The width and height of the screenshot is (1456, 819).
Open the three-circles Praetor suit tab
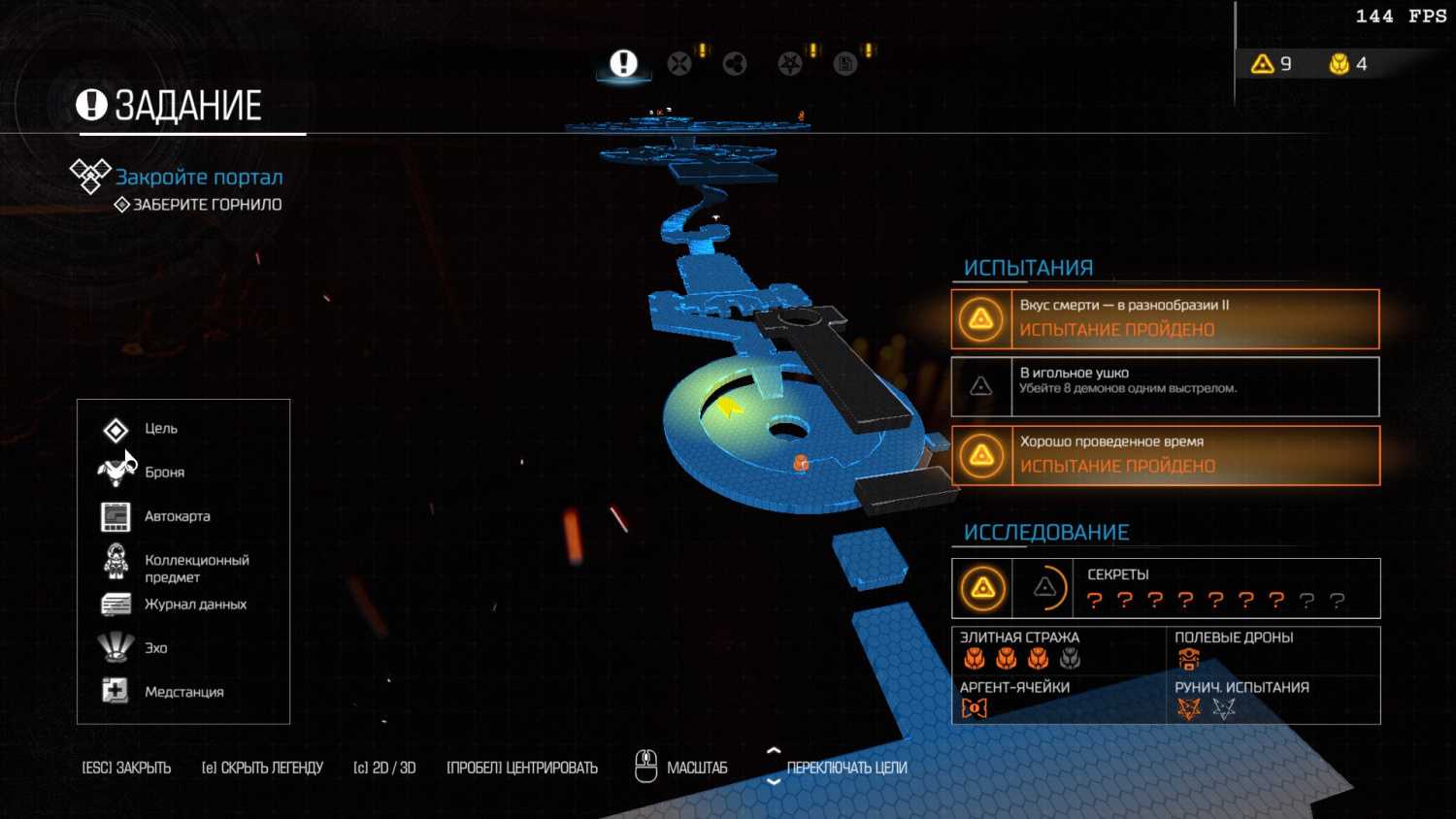[735, 64]
